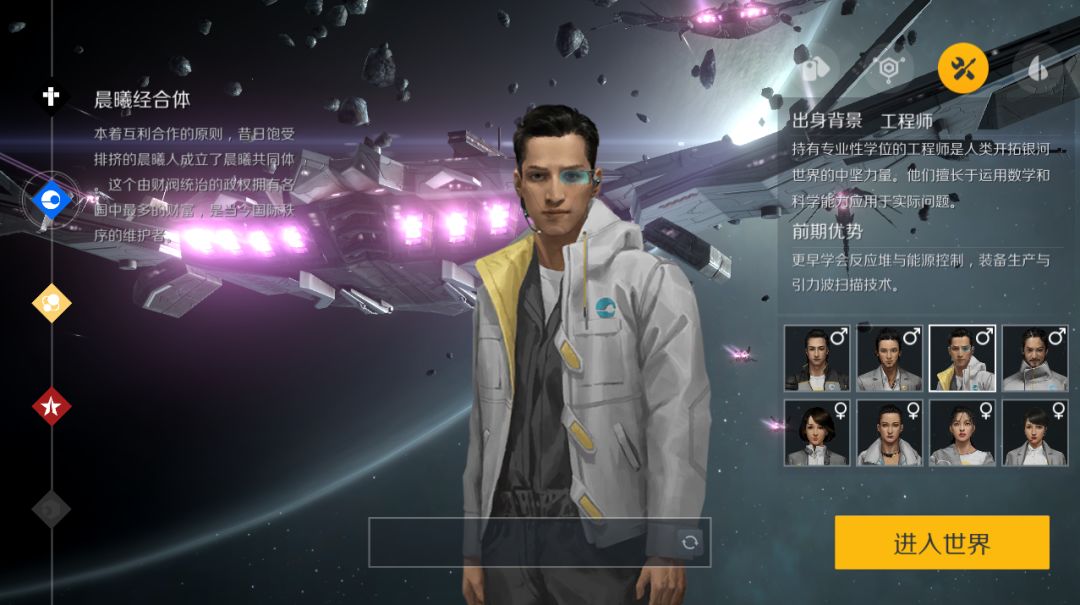The image size is (1080, 605).
Task: Select the grey locked faction emblem
Action: pyautogui.click(x=51, y=509)
